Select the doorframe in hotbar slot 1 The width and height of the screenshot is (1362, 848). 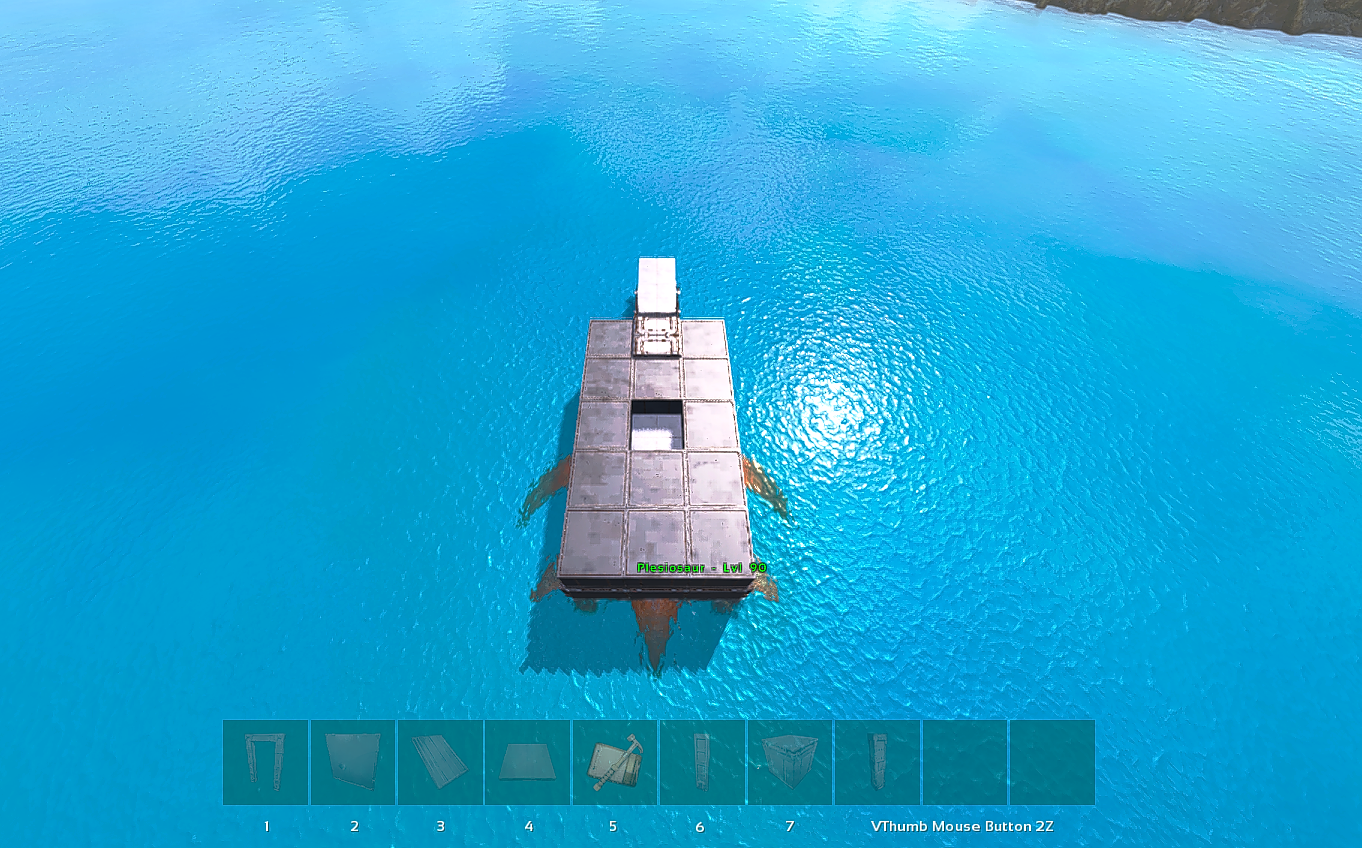tap(265, 762)
